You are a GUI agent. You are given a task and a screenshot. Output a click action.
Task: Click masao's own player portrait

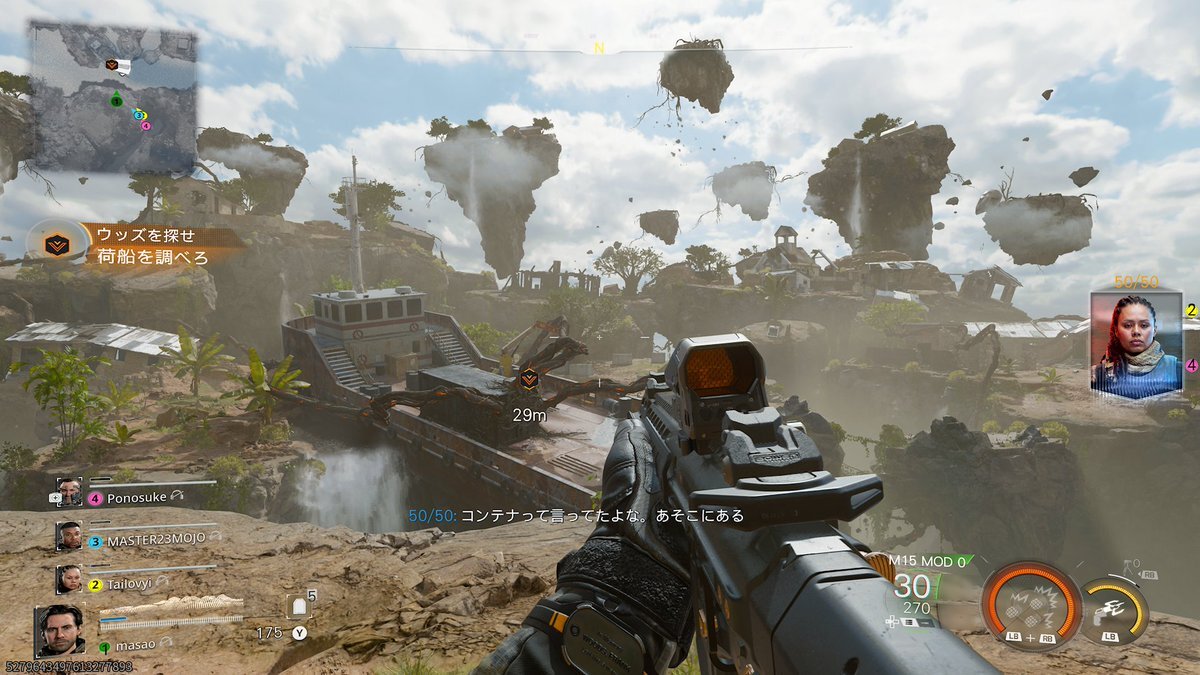[61, 630]
